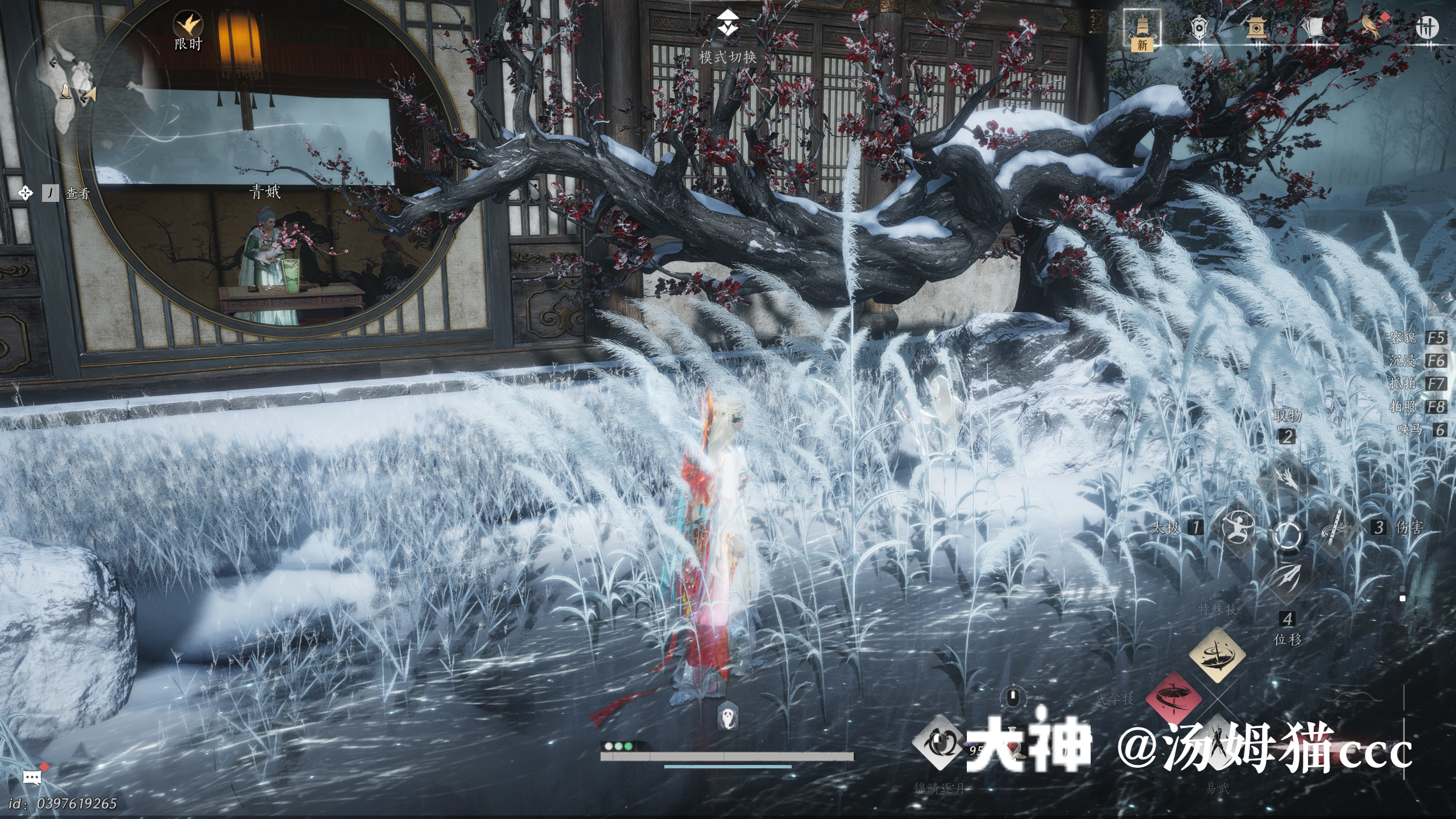Open the chat bubble icon
This screenshot has height=819, width=1456.
point(32,777)
